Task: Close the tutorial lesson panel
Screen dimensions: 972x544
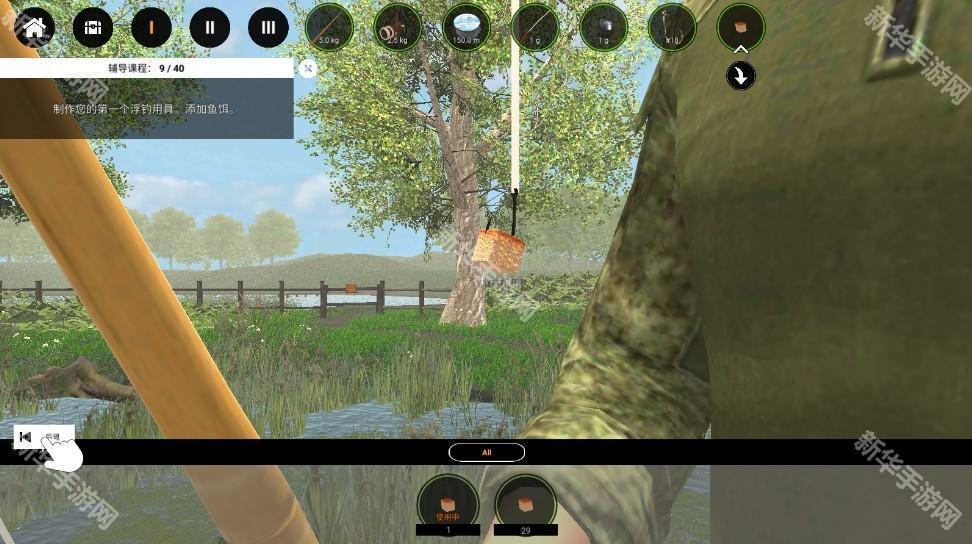Action: point(308,68)
